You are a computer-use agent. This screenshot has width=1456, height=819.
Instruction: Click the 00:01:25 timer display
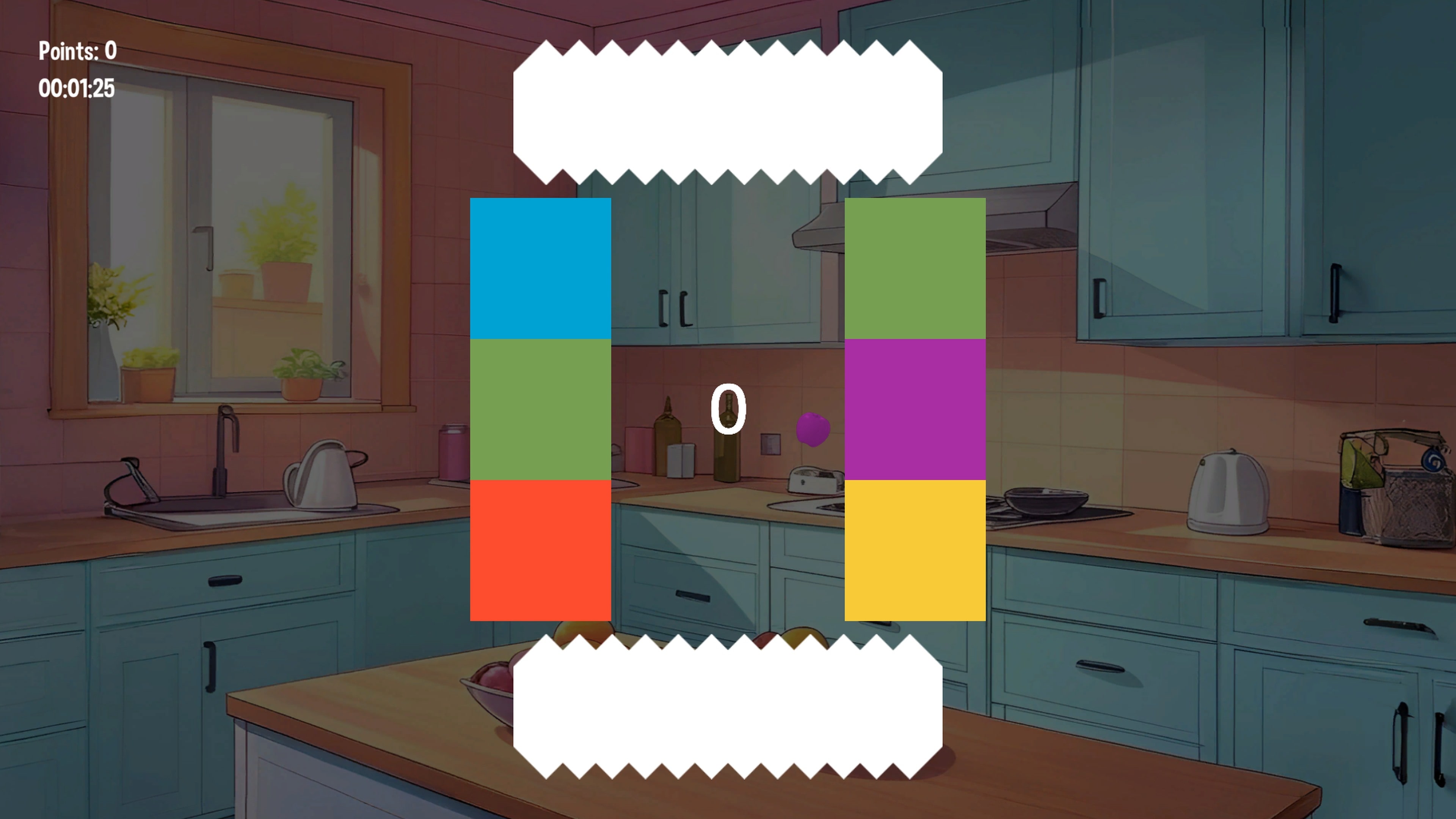(x=76, y=88)
